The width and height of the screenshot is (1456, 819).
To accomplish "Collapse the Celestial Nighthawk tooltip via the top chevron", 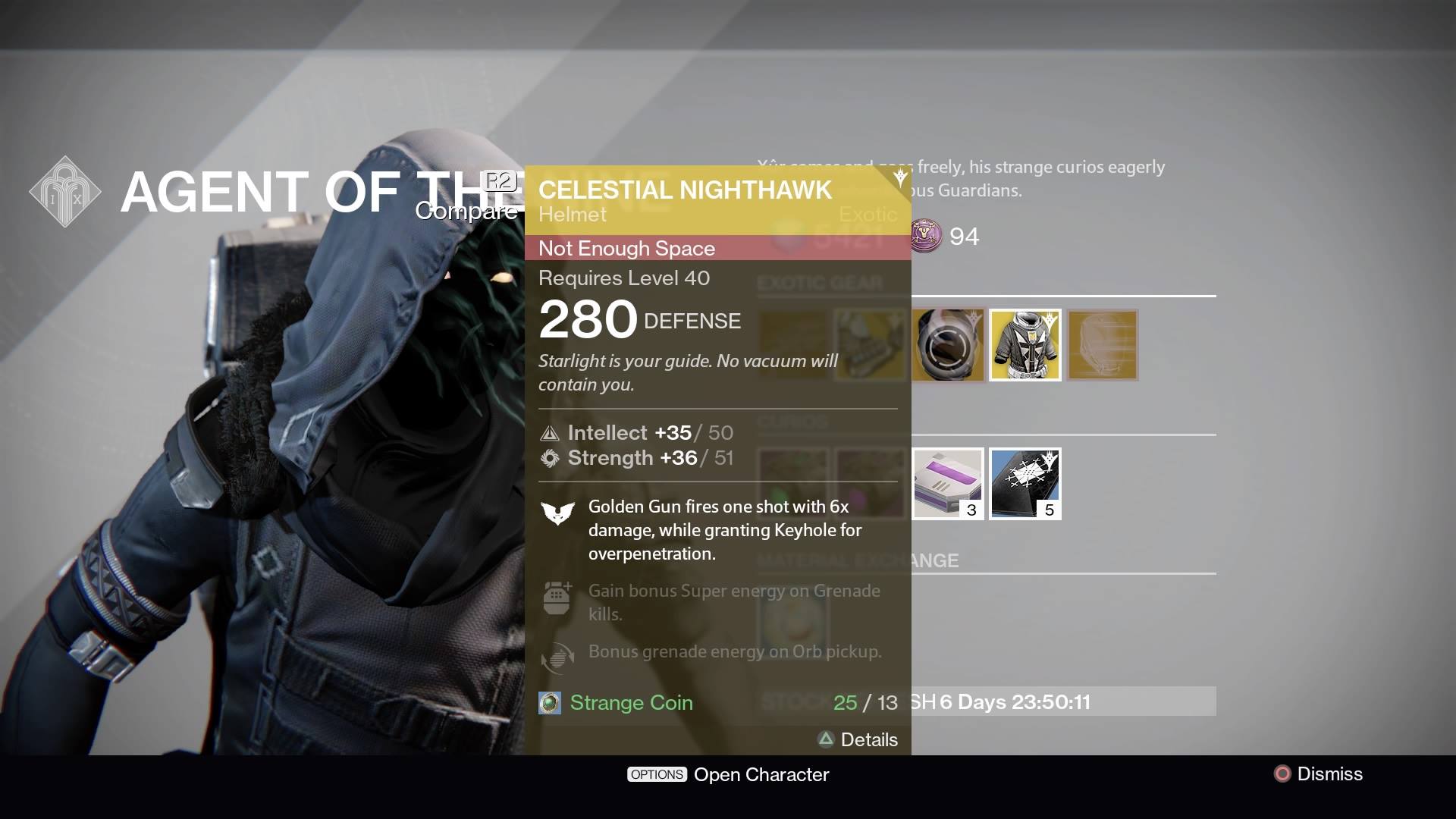I will click(899, 177).
